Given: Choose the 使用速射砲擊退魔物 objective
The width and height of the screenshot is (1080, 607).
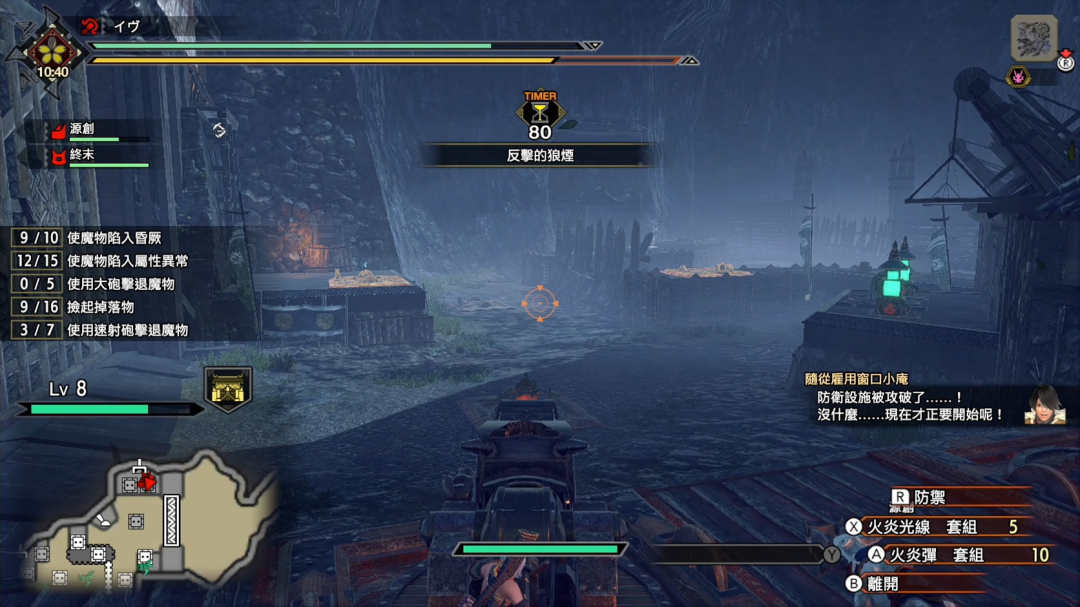Looking at the screenshot, I should coord(101,330).
